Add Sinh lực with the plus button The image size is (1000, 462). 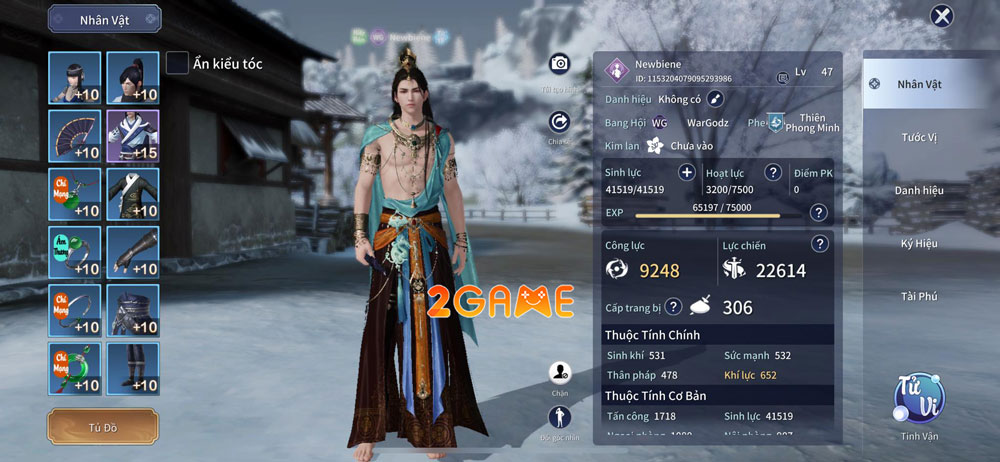pos(687,172)
